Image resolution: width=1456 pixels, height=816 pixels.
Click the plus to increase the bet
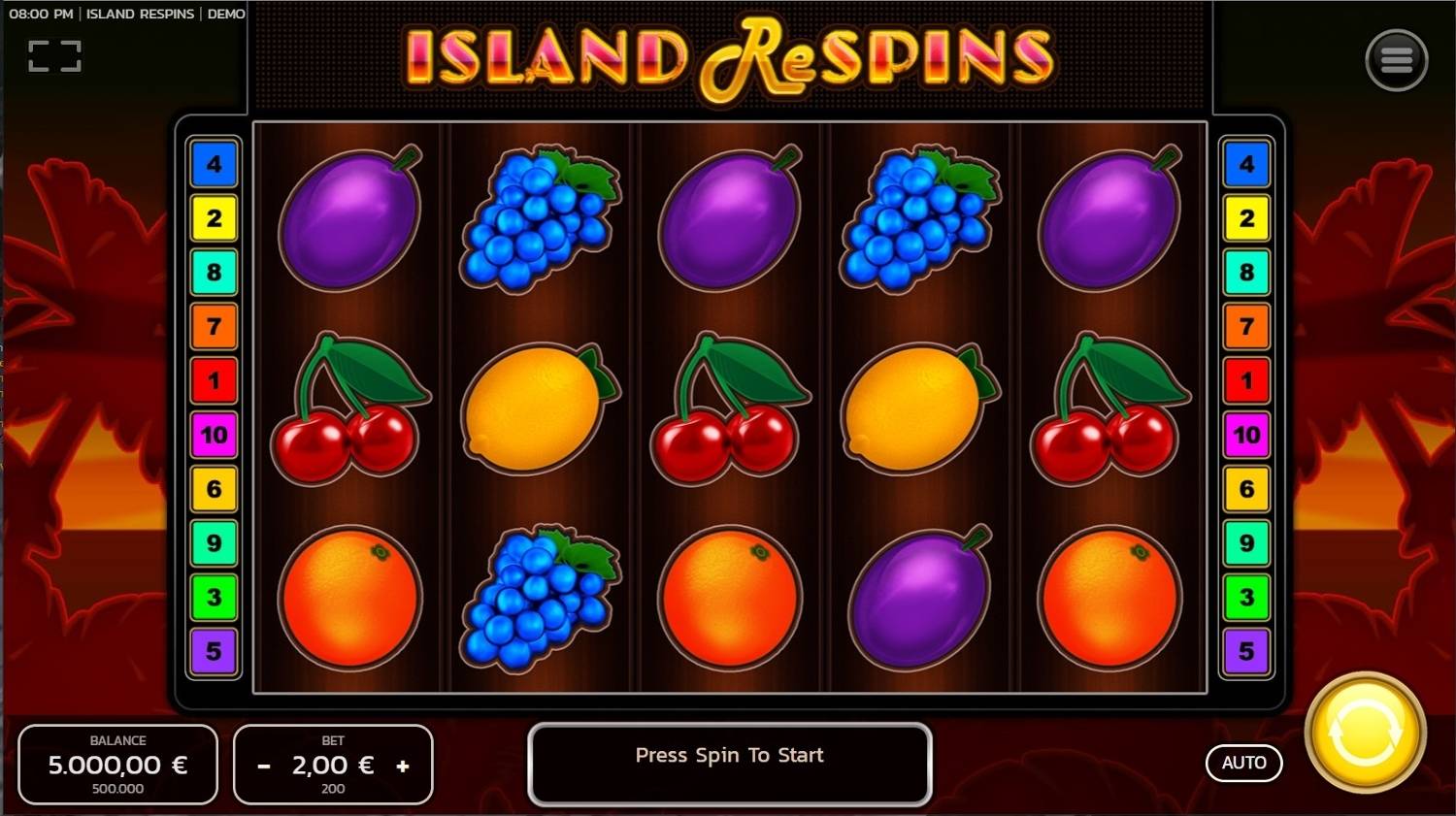404,766
